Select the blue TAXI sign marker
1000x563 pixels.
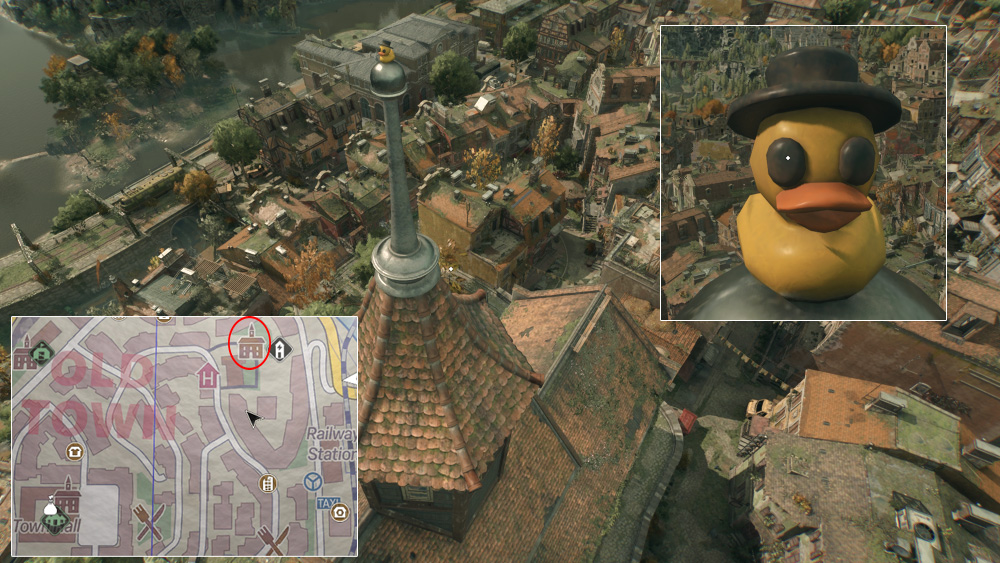326,503
